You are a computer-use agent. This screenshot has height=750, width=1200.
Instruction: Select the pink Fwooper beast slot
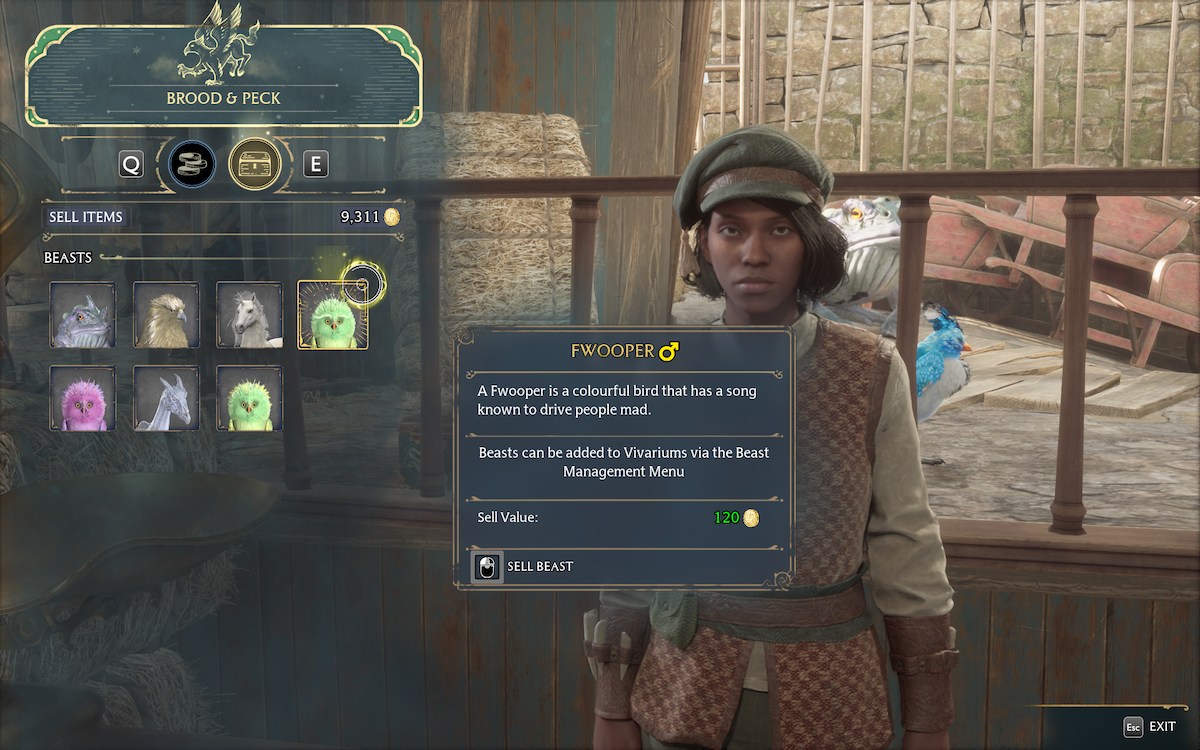click(83, 398)
